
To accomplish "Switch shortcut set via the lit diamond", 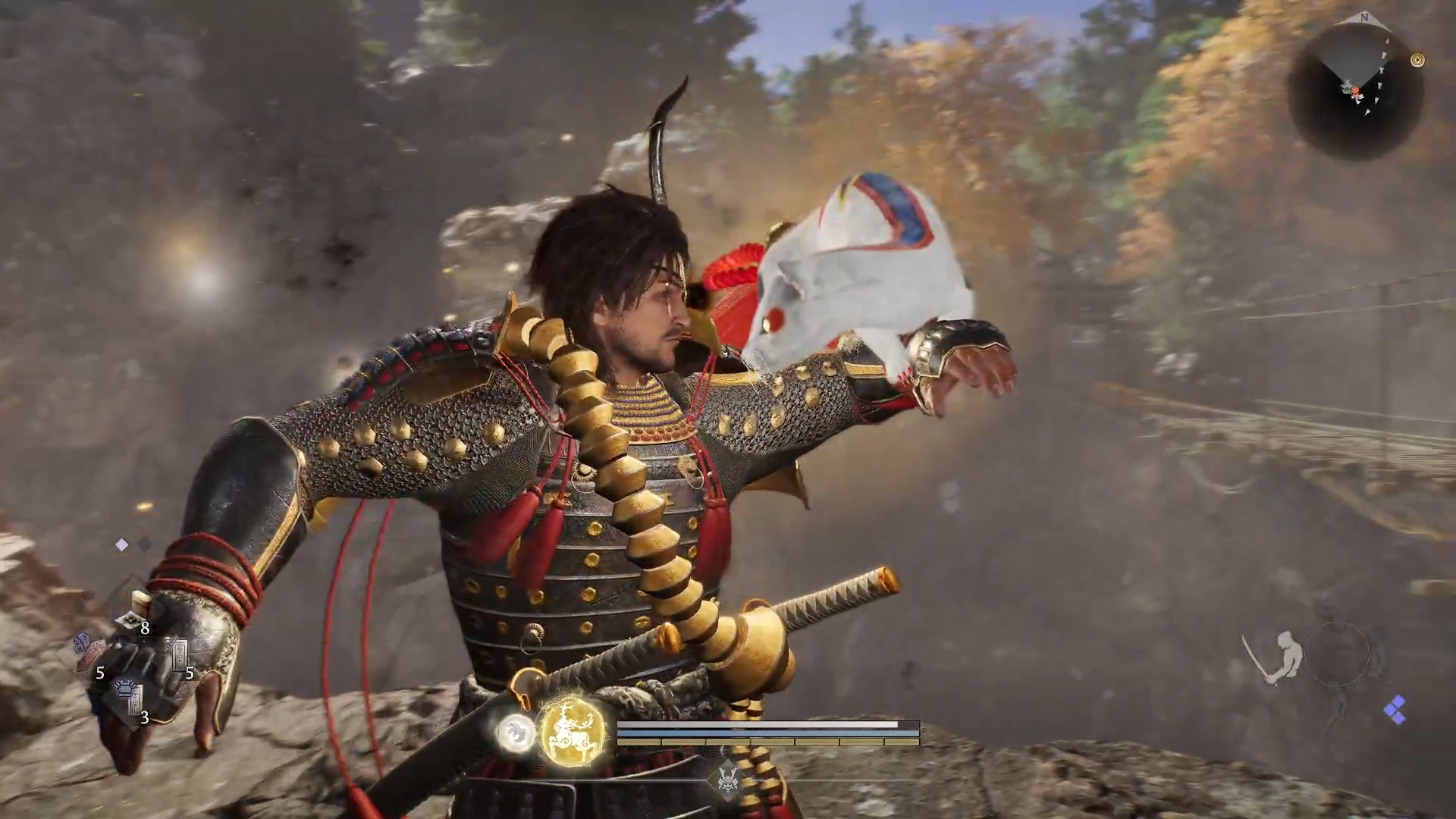I will 121,544.
